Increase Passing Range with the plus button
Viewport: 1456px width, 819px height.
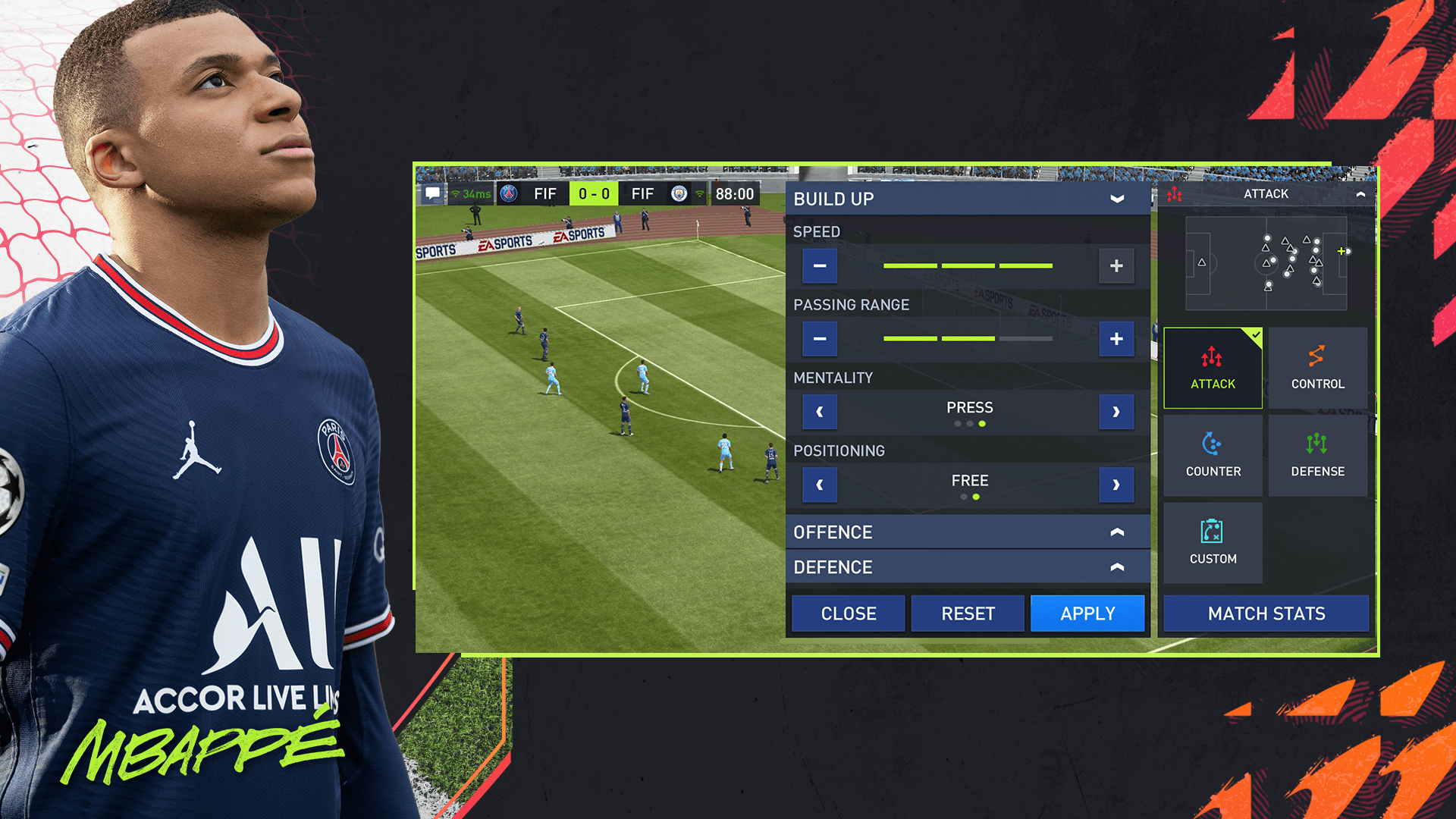pyautogui.click(x=1116, y=339)
